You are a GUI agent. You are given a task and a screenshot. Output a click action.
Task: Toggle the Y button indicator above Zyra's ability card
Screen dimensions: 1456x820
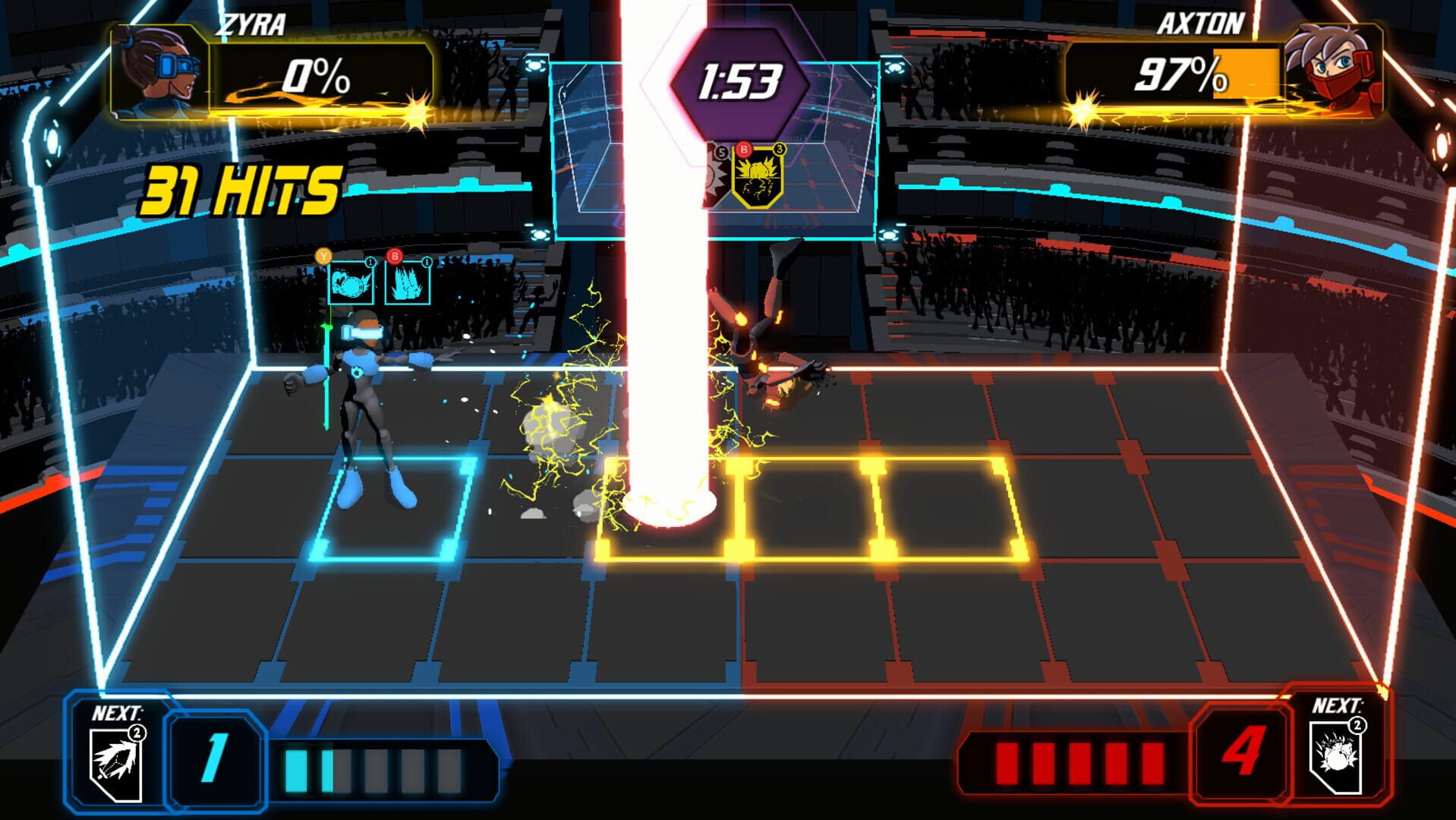pos(322,257)
